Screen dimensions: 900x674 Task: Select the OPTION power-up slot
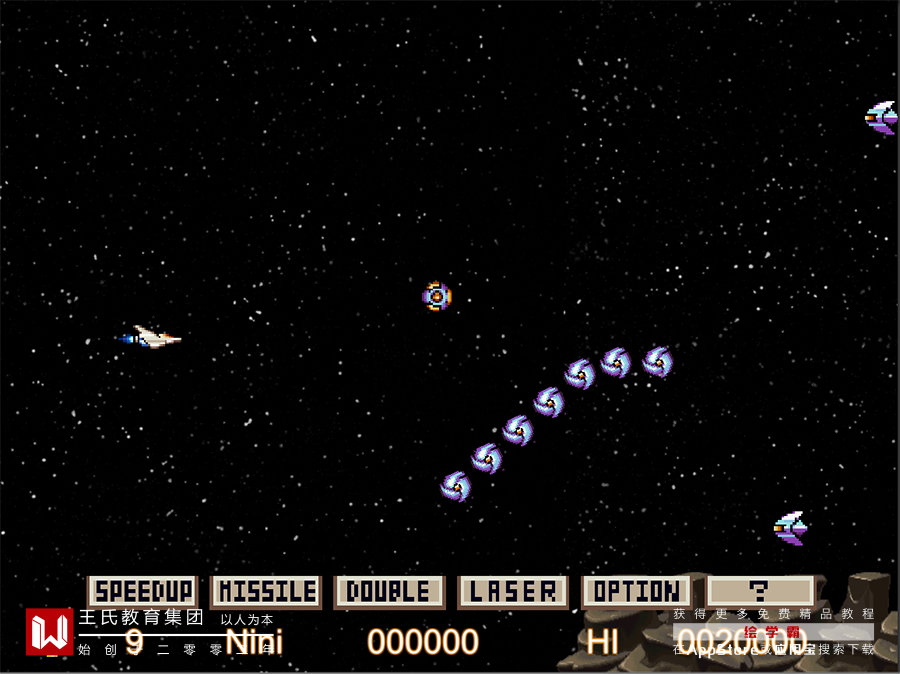[x=636, y=591]
